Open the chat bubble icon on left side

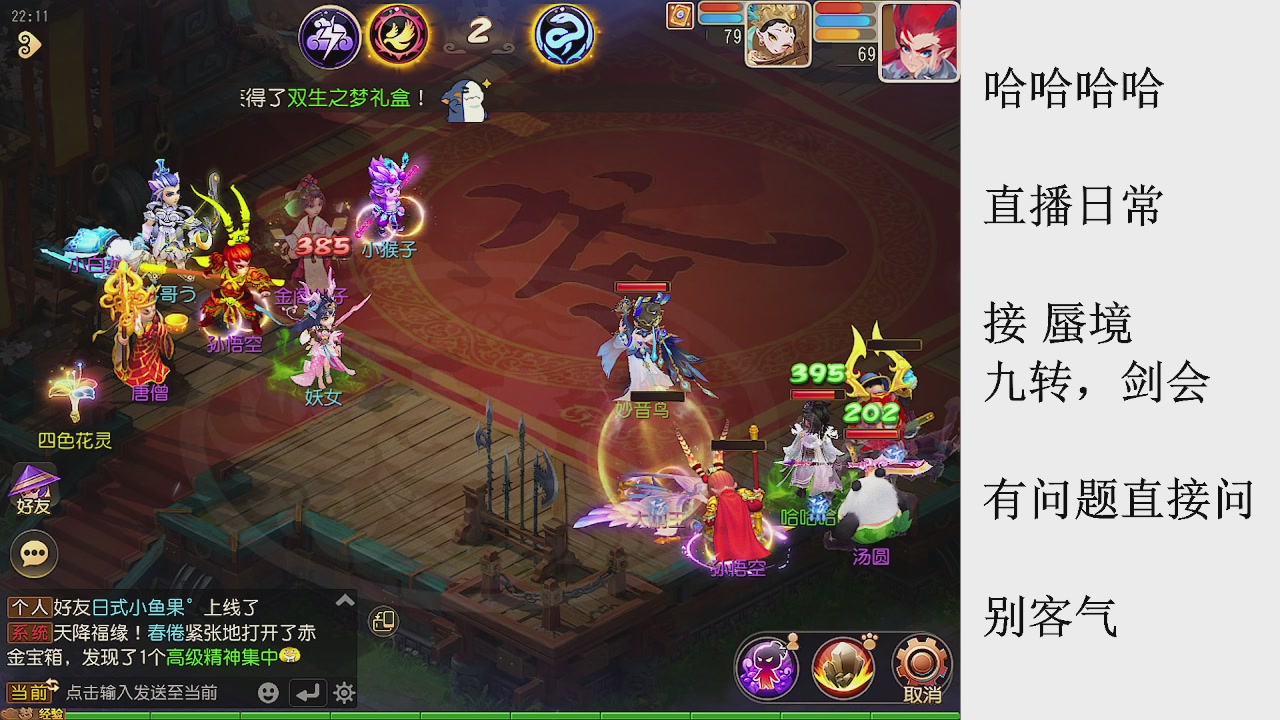(x=33, y=554)
